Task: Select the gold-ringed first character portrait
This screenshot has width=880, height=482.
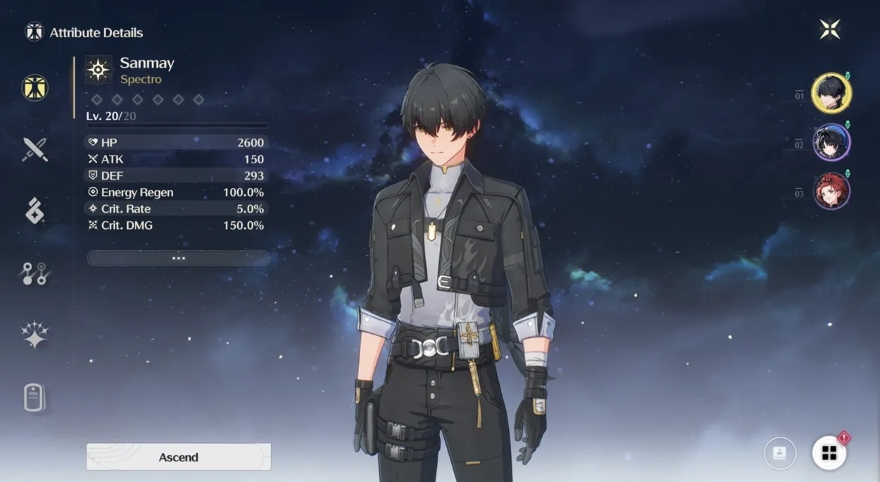Action: point(831,94)
